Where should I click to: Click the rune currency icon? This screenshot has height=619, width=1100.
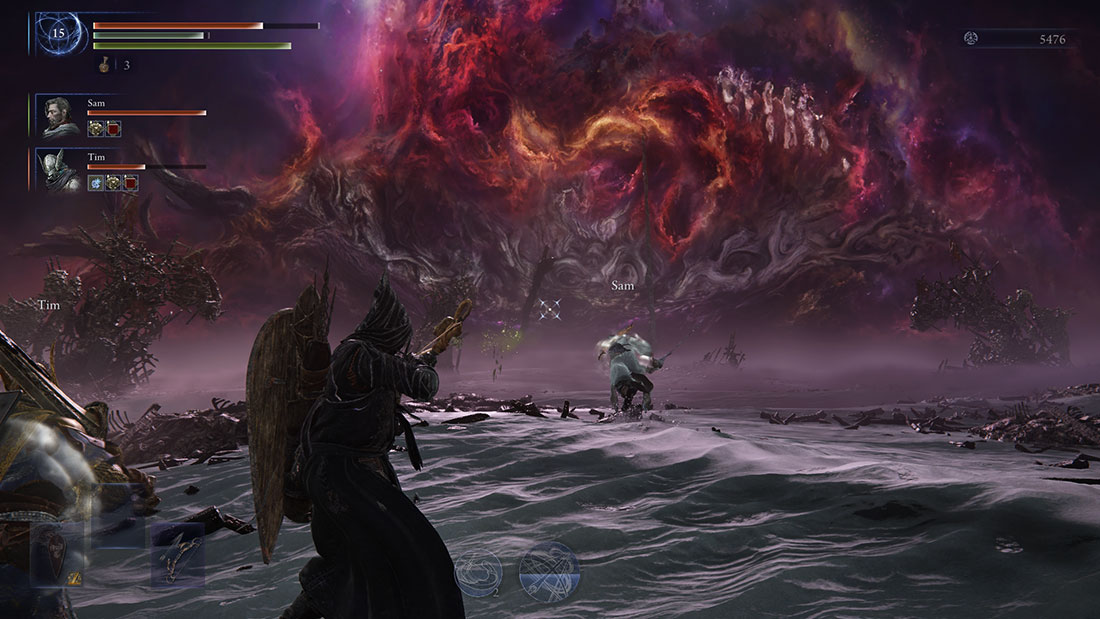click(970, 39)
